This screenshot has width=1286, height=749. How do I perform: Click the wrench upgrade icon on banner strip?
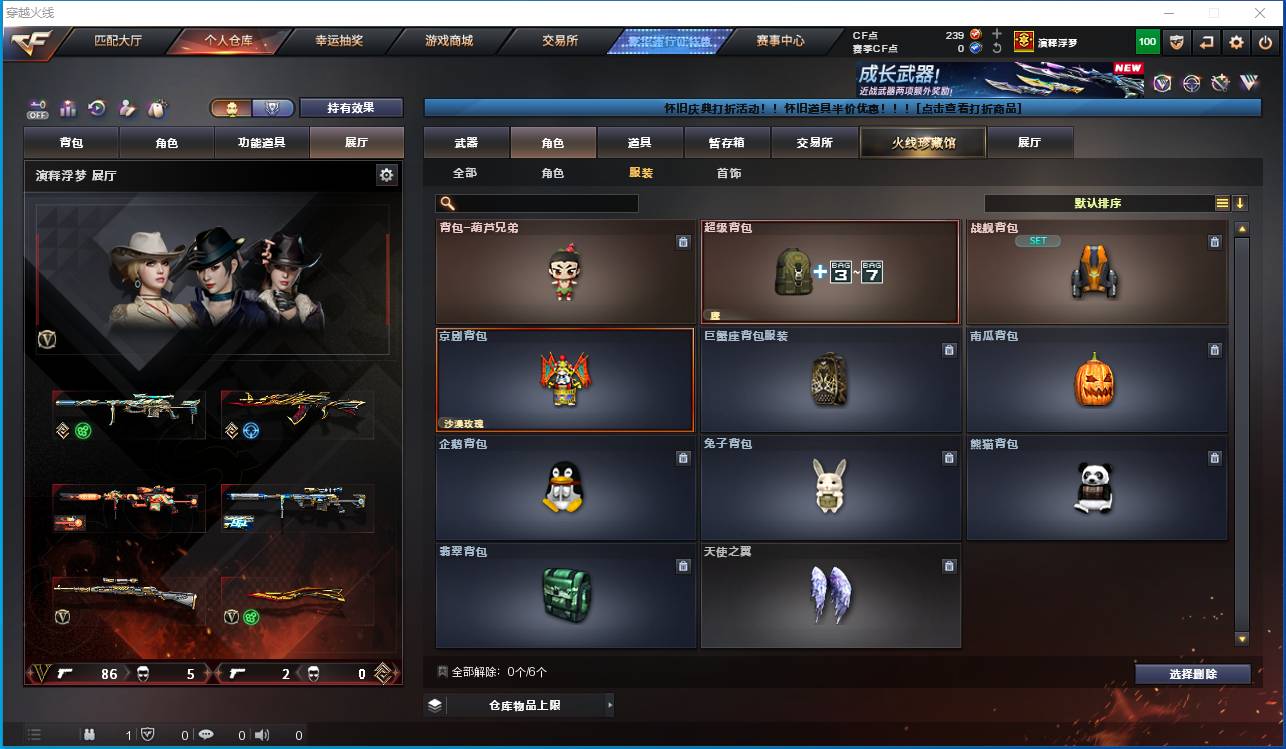click(x=1220, y=82)
